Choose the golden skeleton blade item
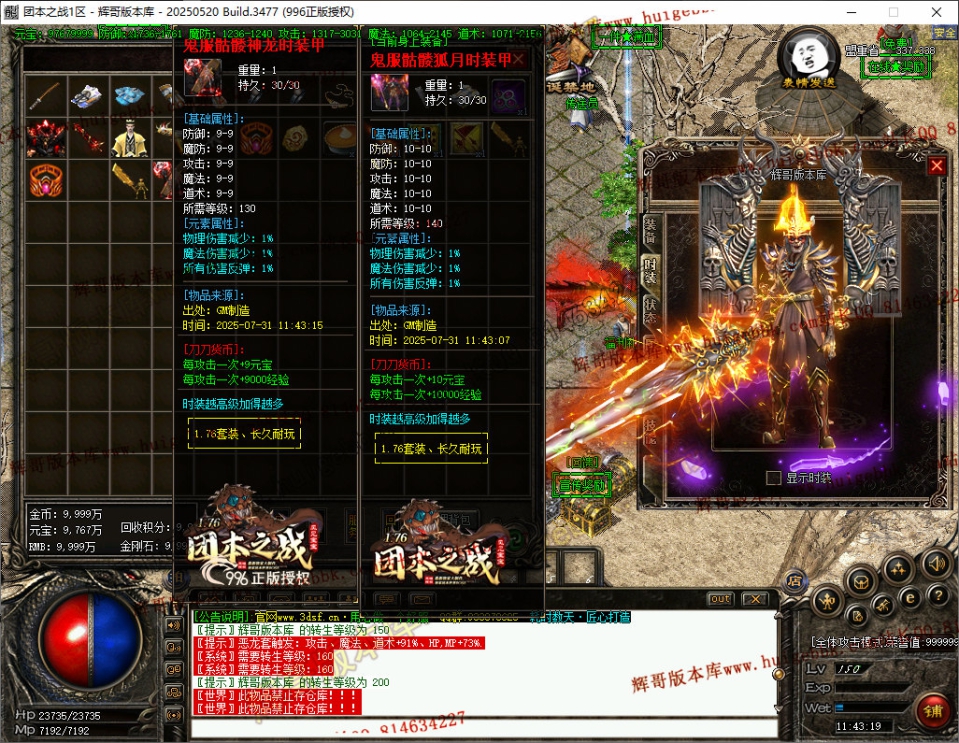The height and width of the screenshot is (743, 959). 129,180
